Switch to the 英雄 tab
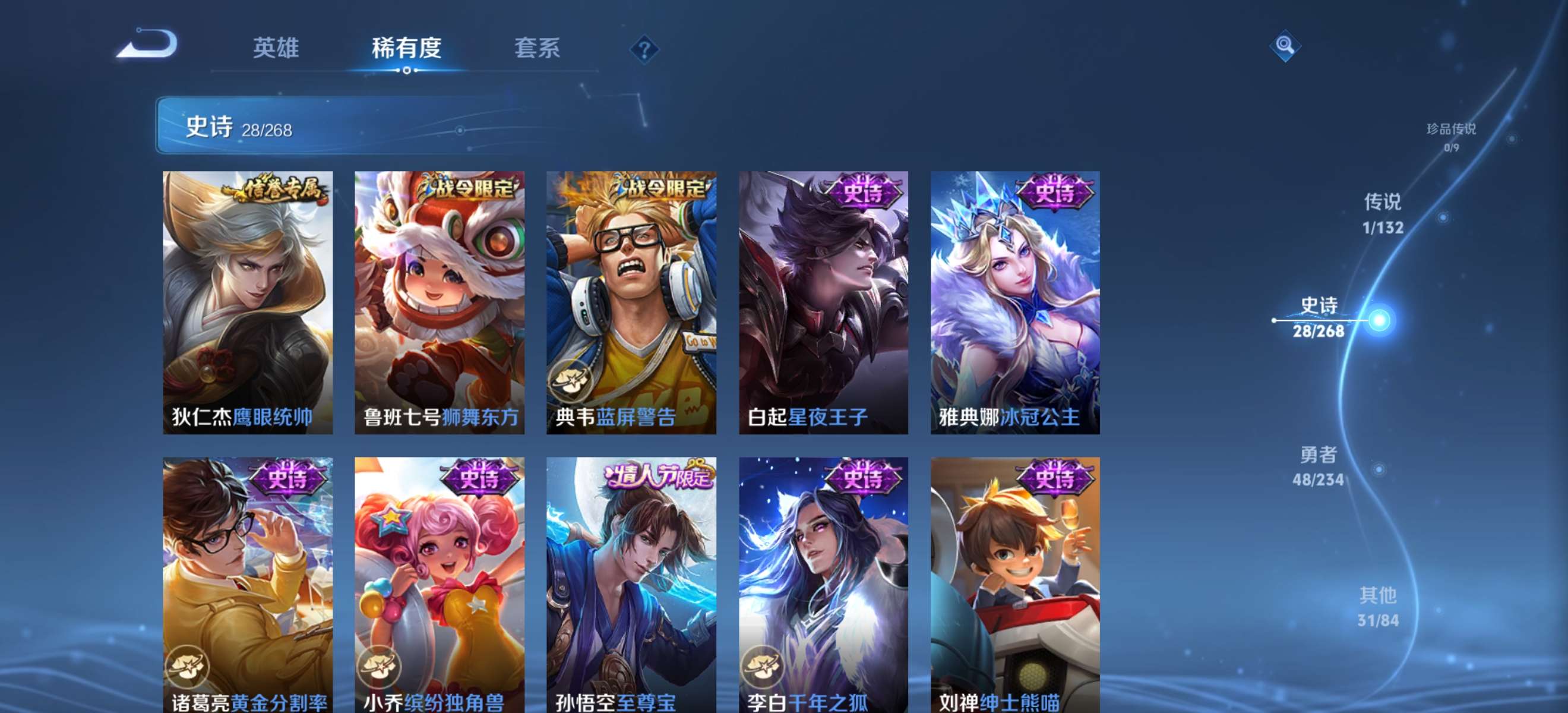Viewport: 1568px width, 713px height. (x=277, y=49)
